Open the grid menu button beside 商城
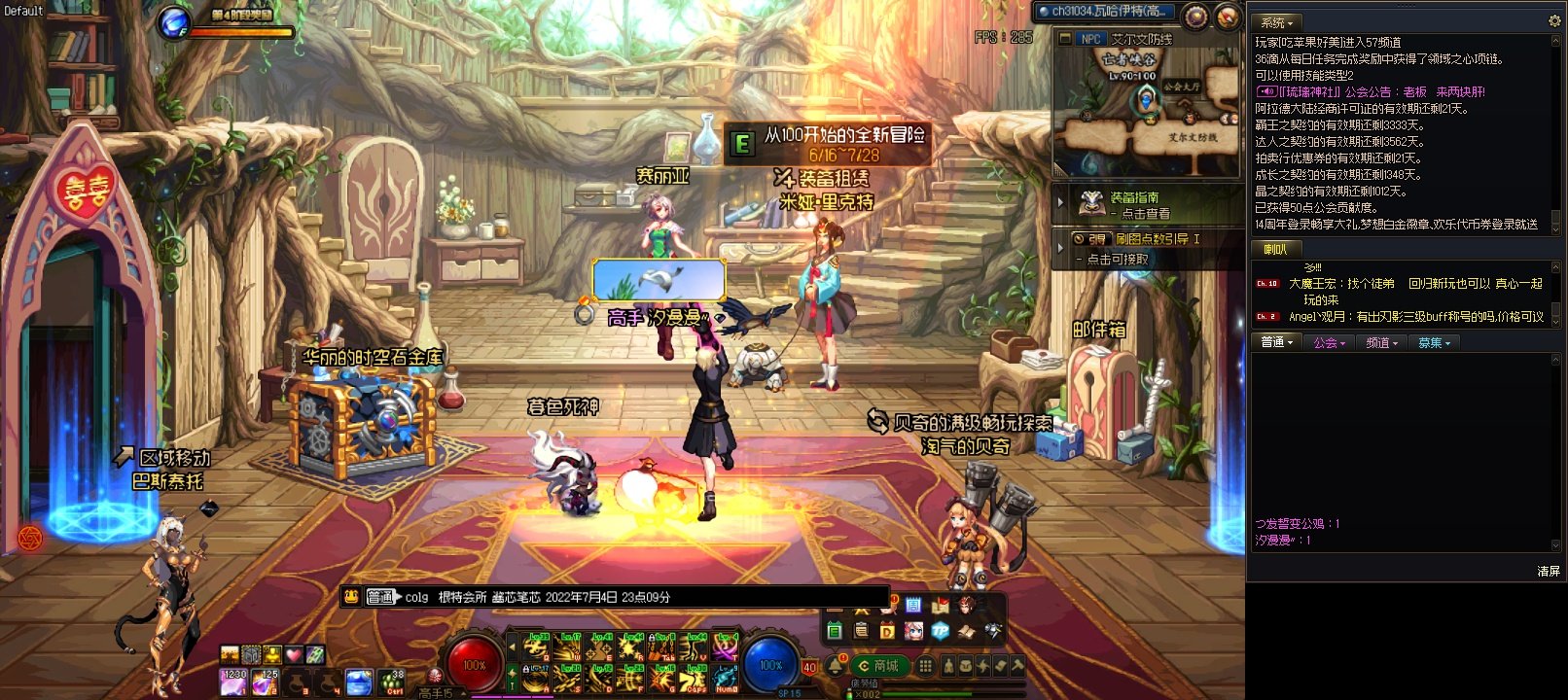 pyautogui.click(x=925, y=666)
